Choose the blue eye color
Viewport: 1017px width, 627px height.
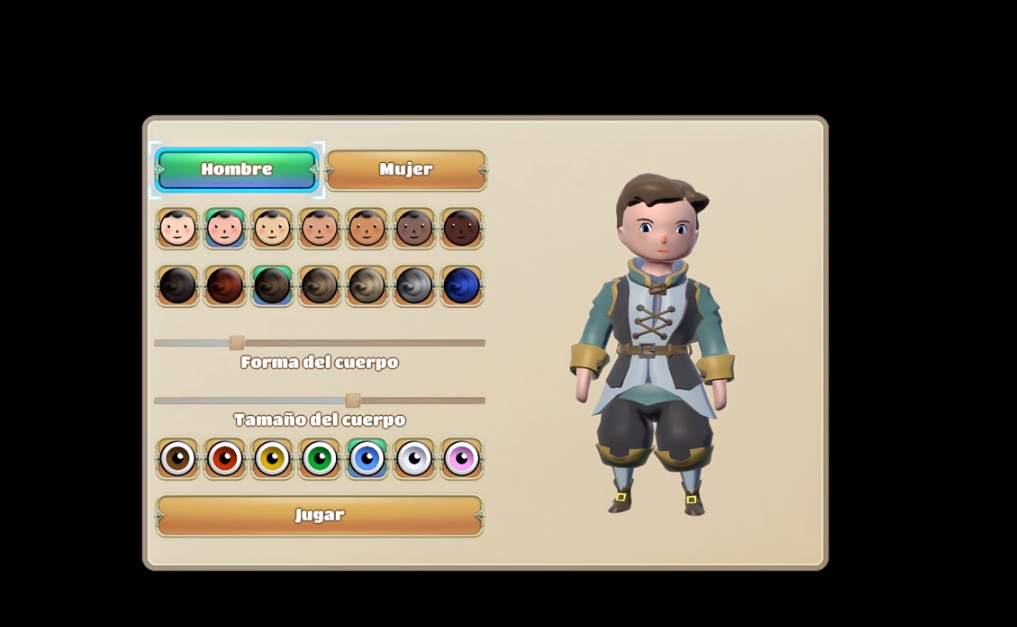(367, 459)
